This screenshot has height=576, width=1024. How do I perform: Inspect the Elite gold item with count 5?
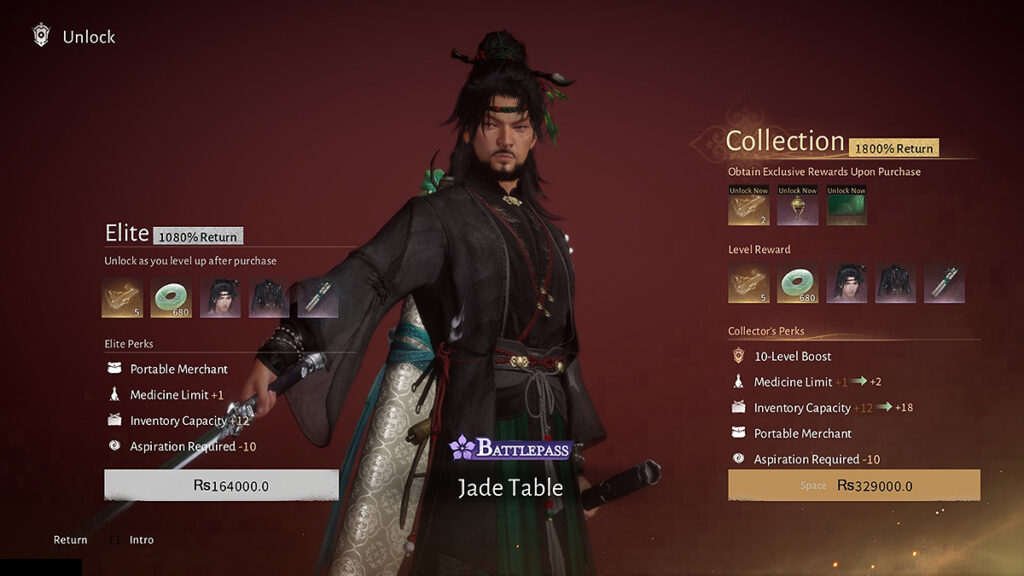[x=122, y=298]
